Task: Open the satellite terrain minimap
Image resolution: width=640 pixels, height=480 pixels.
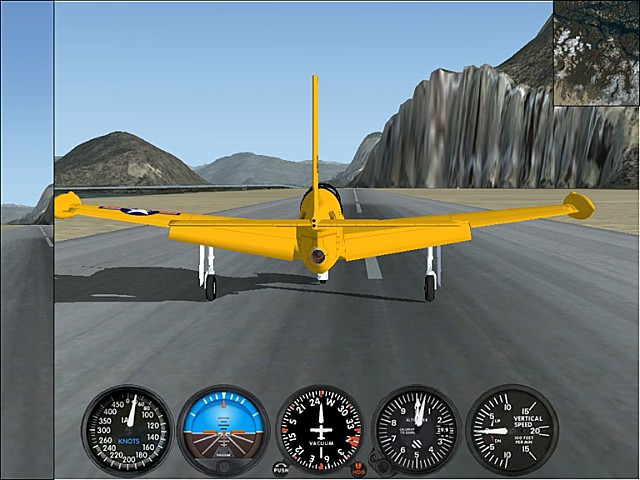Action: [x=596, y=53]
